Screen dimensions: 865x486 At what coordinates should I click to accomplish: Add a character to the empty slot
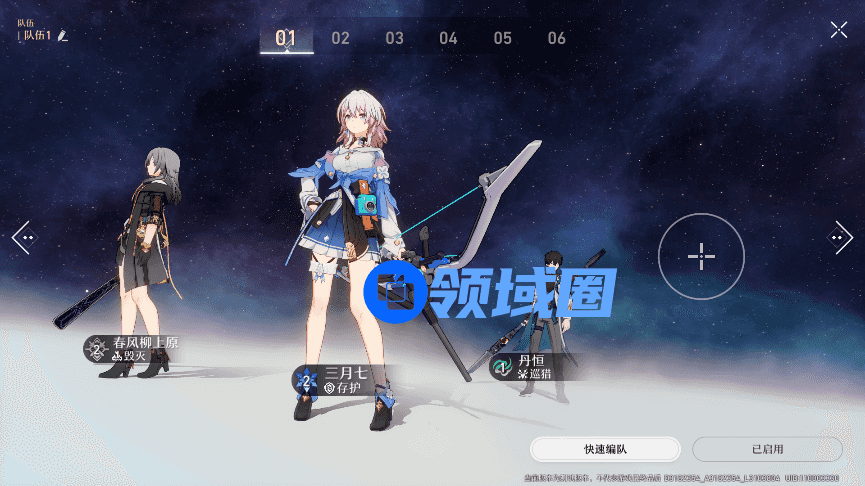(701, 257)
